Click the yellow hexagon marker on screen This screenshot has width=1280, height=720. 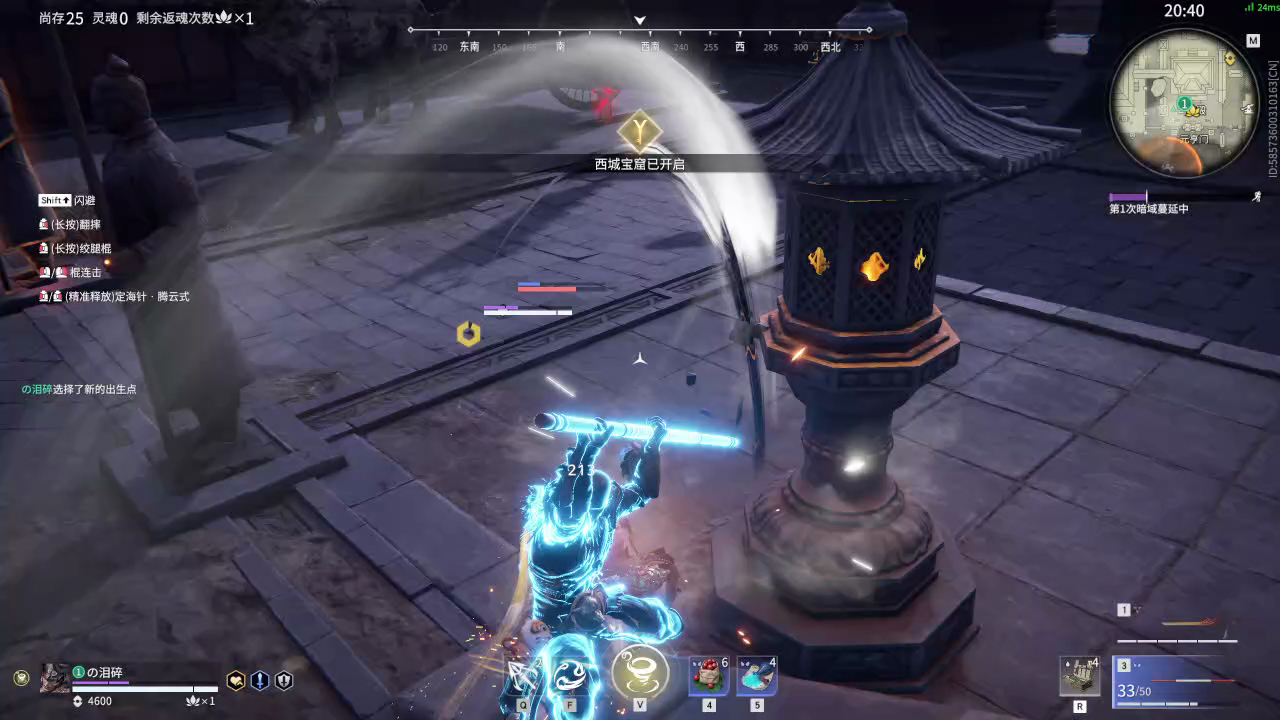coord(468,334)
